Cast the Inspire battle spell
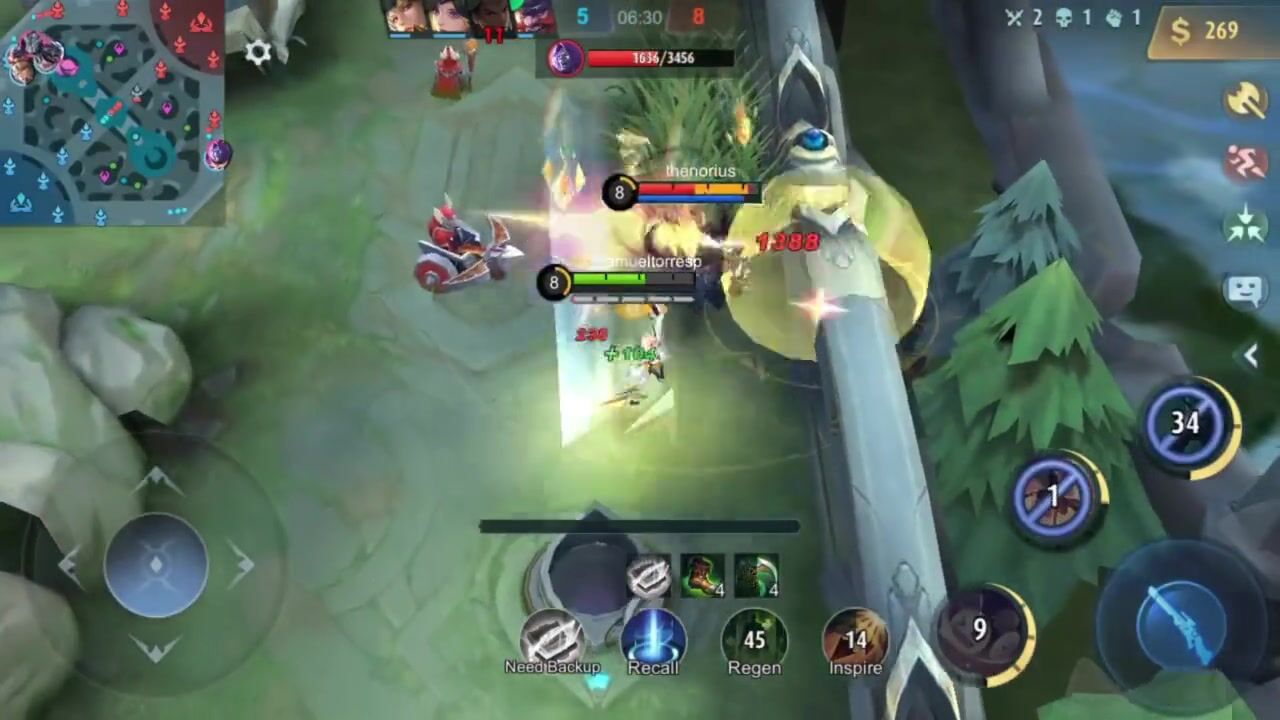This screenshot has height=720, width=1280. pyautogui.click(x=855, y=640)
